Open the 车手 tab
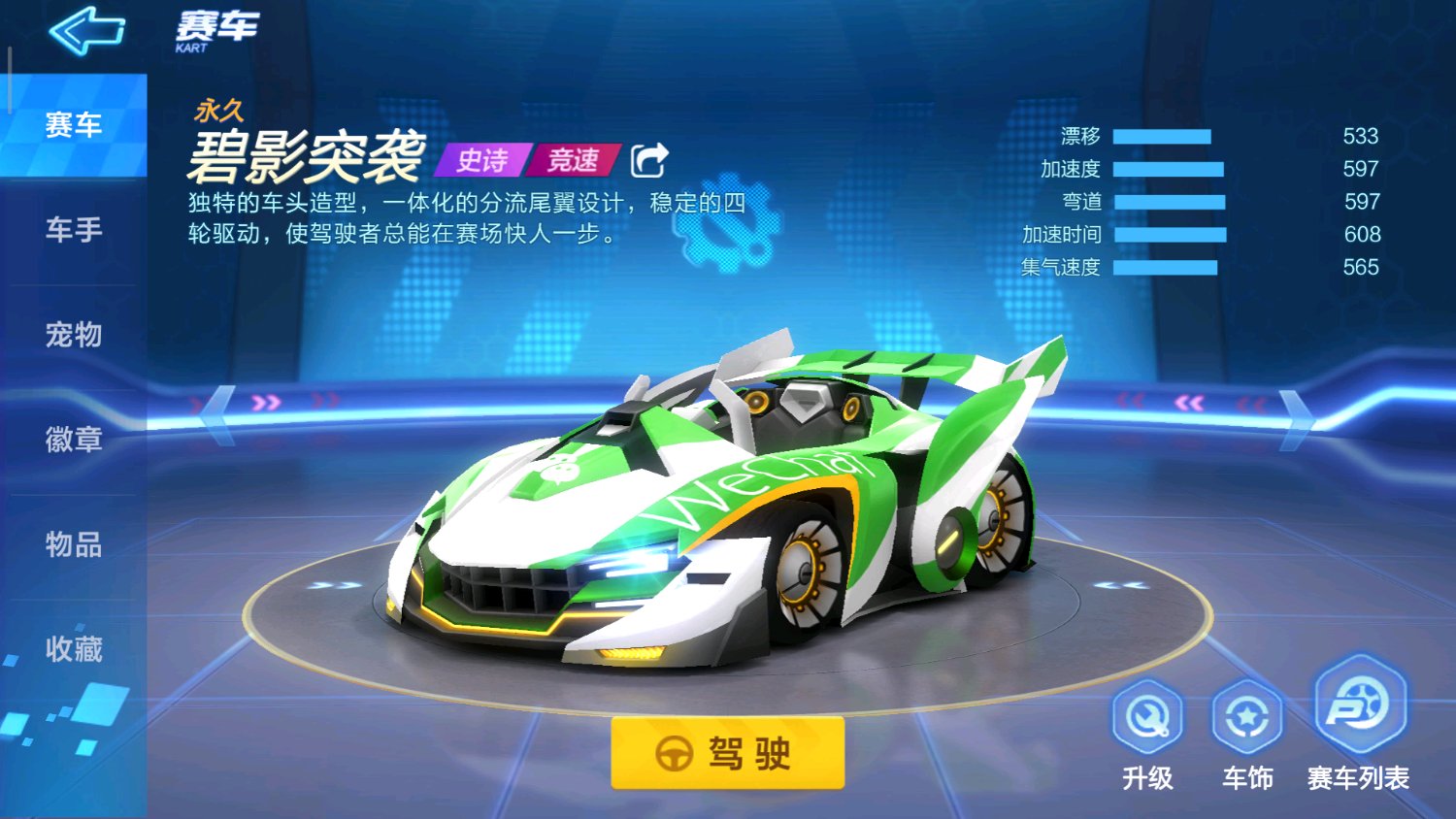 click(x=74, y=230)
